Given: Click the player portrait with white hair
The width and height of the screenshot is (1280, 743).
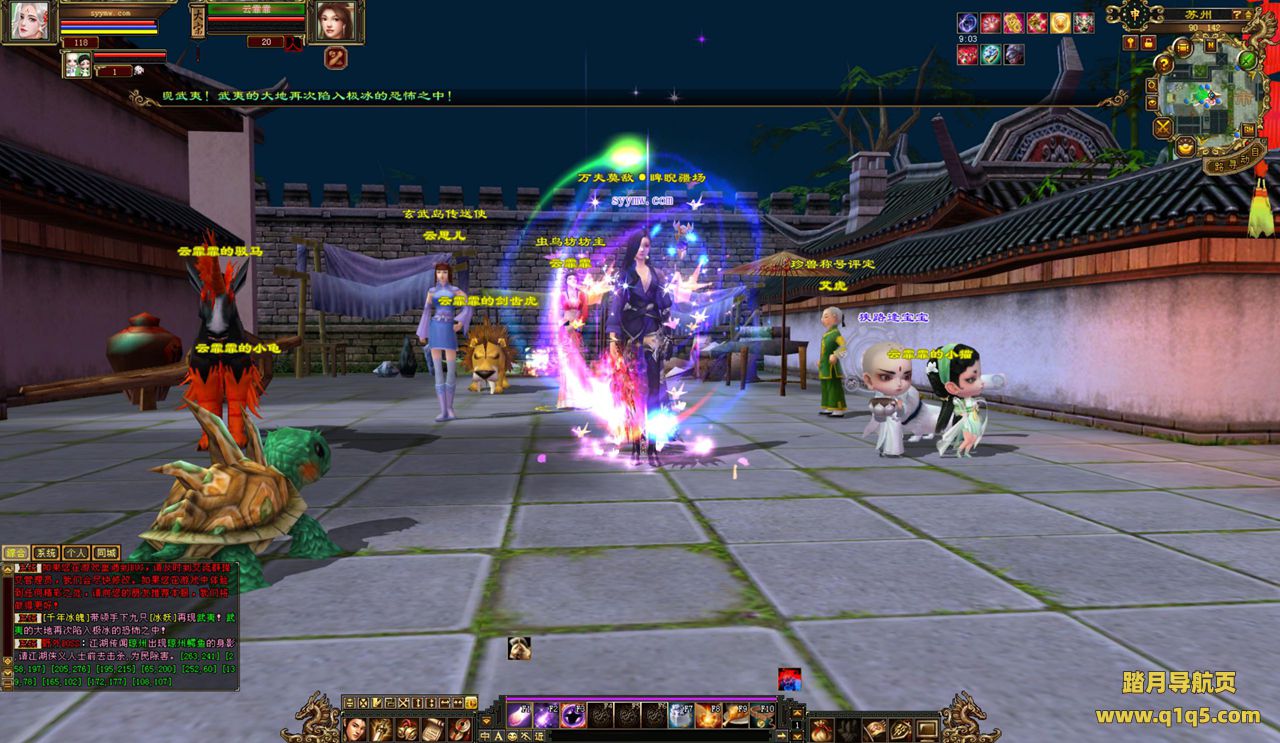Looking at the screenshot, I should [28, 22].
